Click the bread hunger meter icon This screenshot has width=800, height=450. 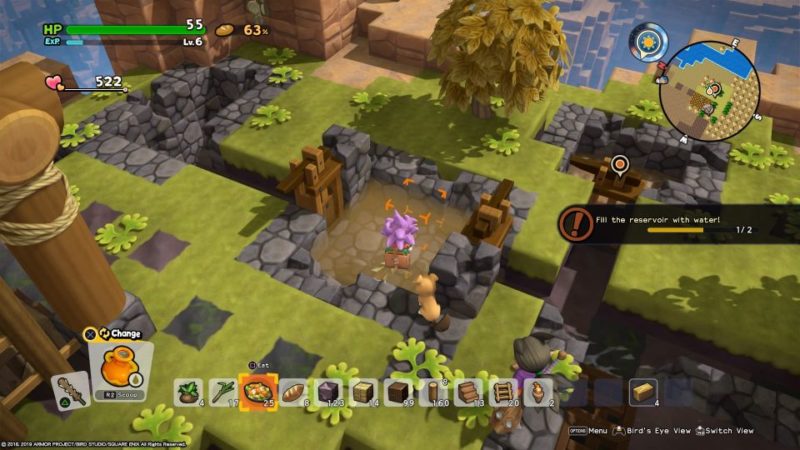click(226, 30)
